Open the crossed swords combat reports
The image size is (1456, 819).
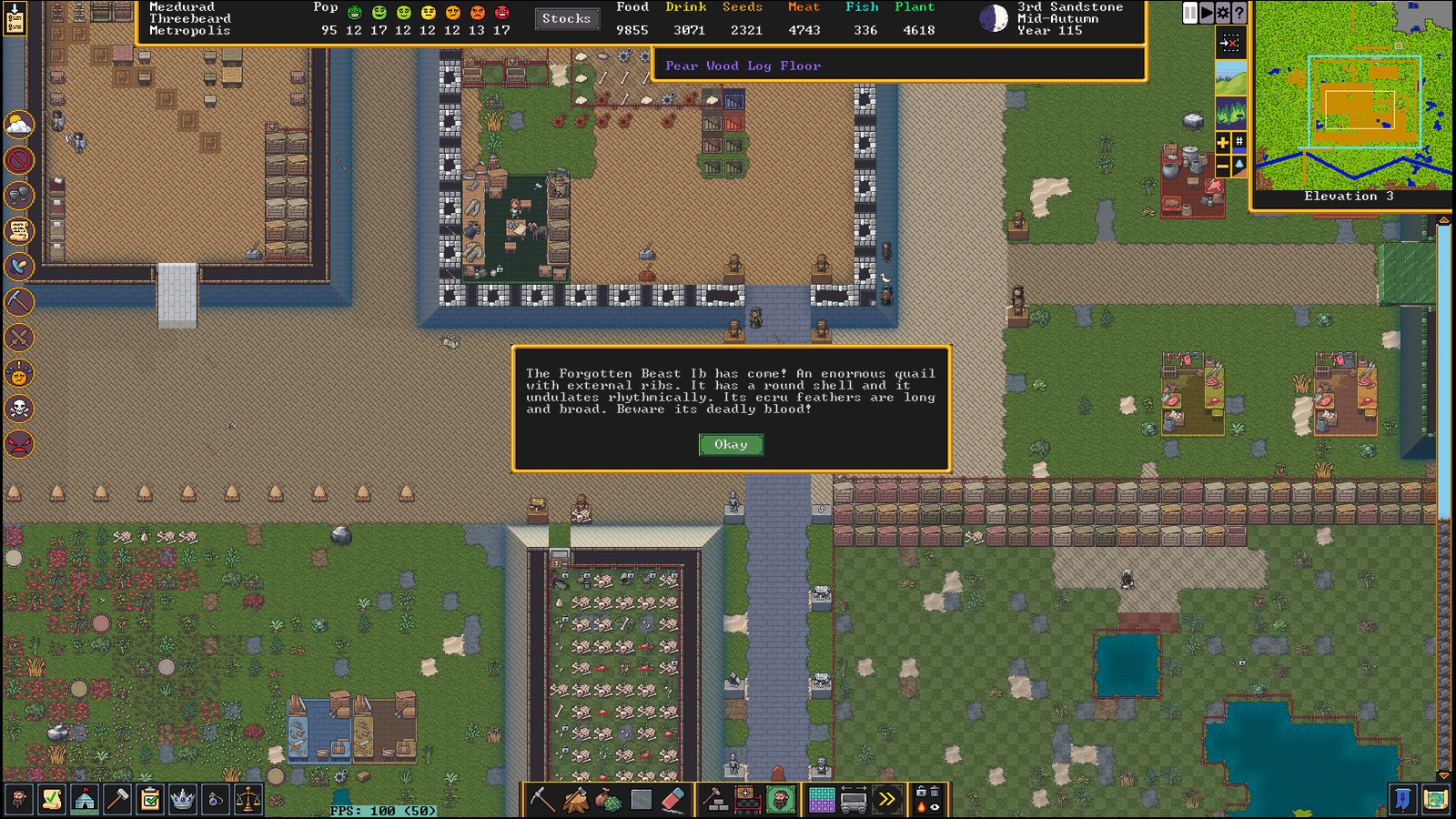coord(19,338)
